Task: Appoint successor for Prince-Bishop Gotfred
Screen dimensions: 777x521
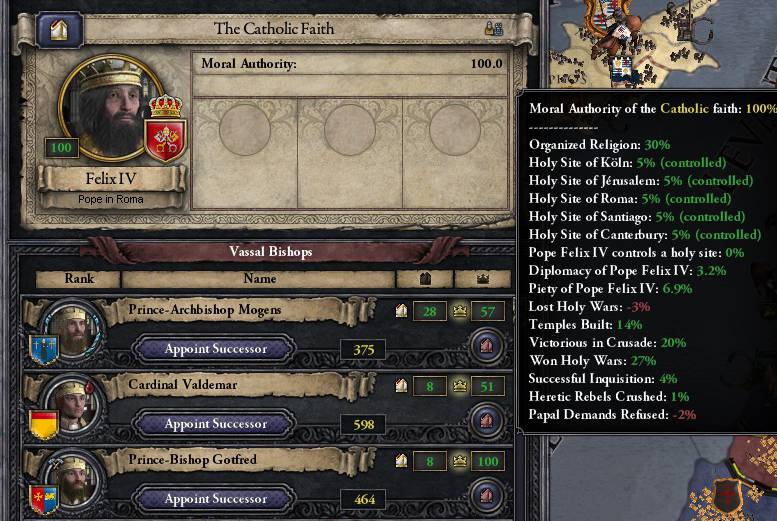Action: tap(215, 498)
